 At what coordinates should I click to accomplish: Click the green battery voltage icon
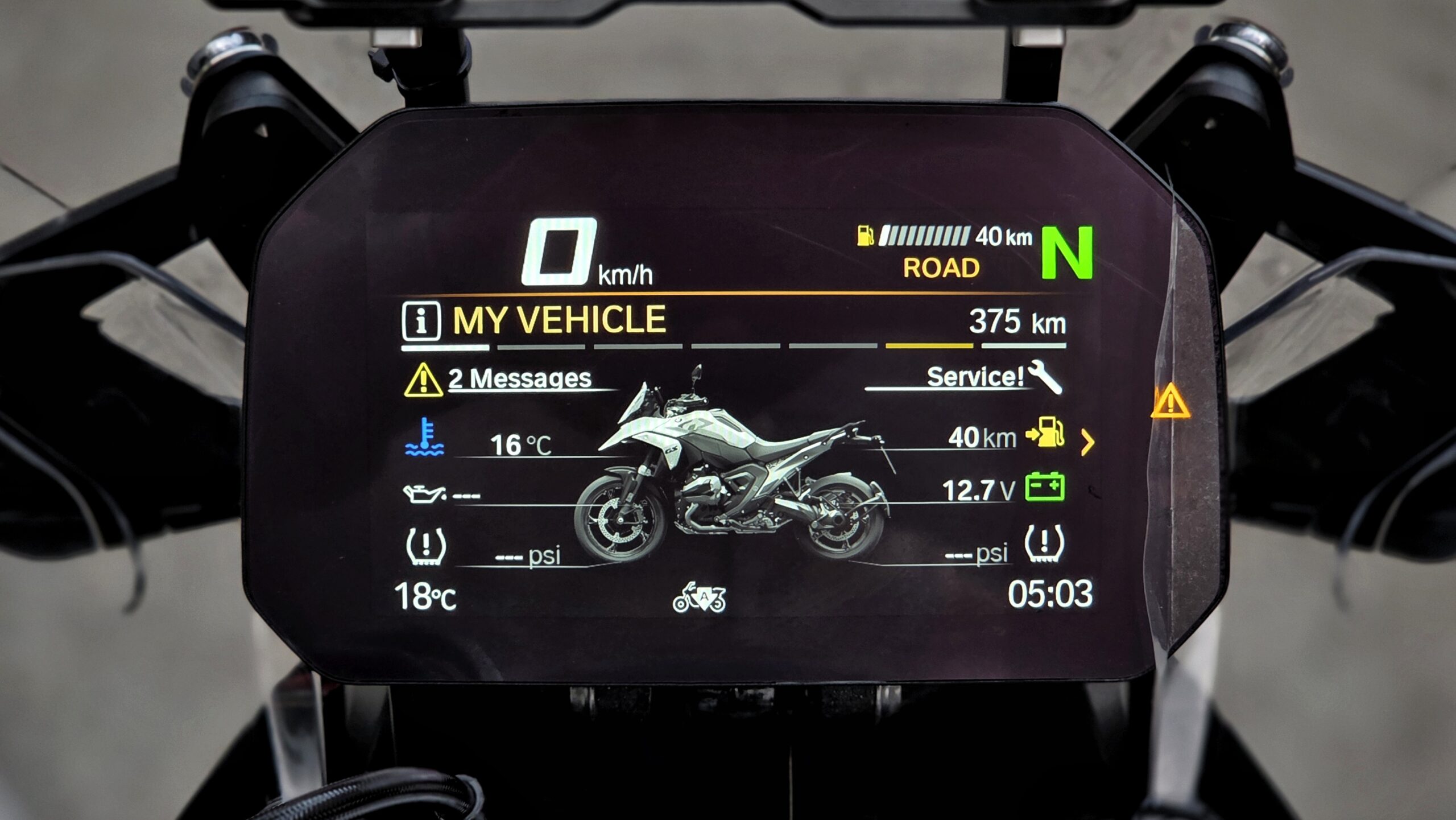(x=1045, y=487)
